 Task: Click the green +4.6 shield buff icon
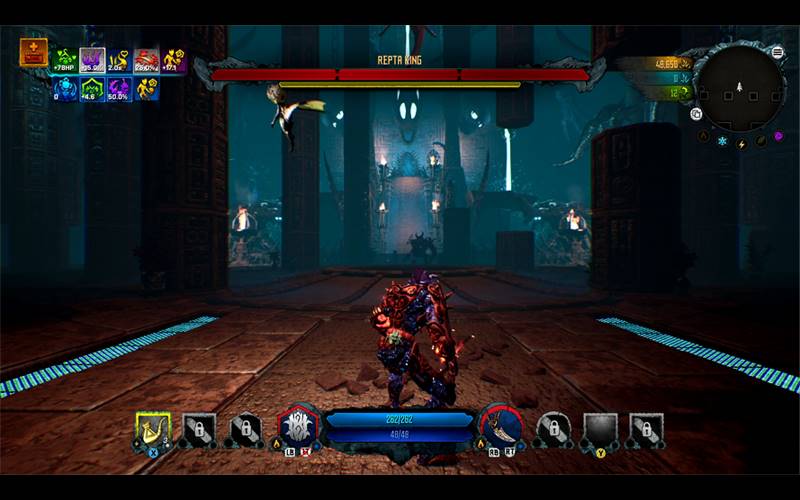pos(93,88)
